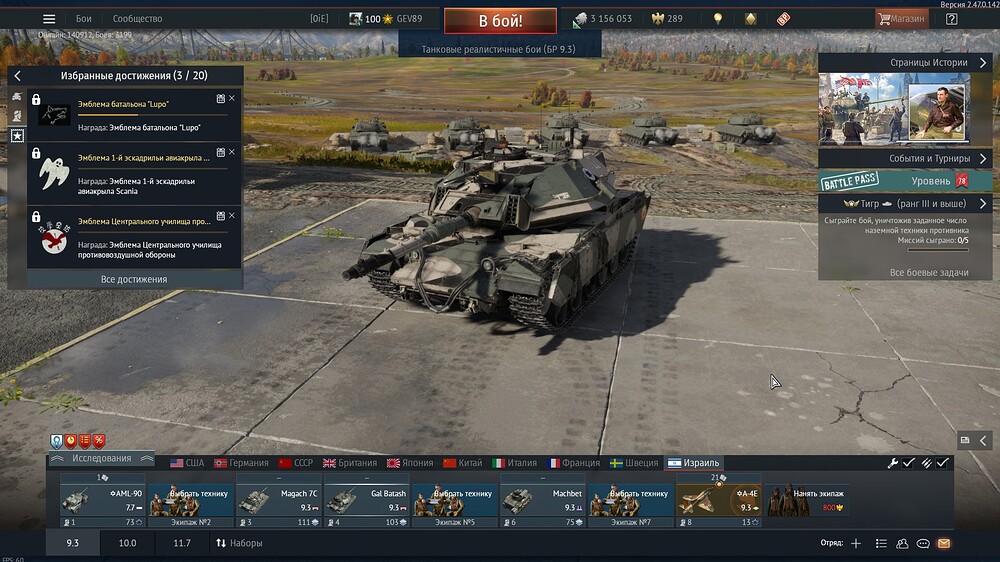The height and width of the screenshot is (562, 1000).
Task: View «Все боевые задачи»
Action: tap(928, 272)
